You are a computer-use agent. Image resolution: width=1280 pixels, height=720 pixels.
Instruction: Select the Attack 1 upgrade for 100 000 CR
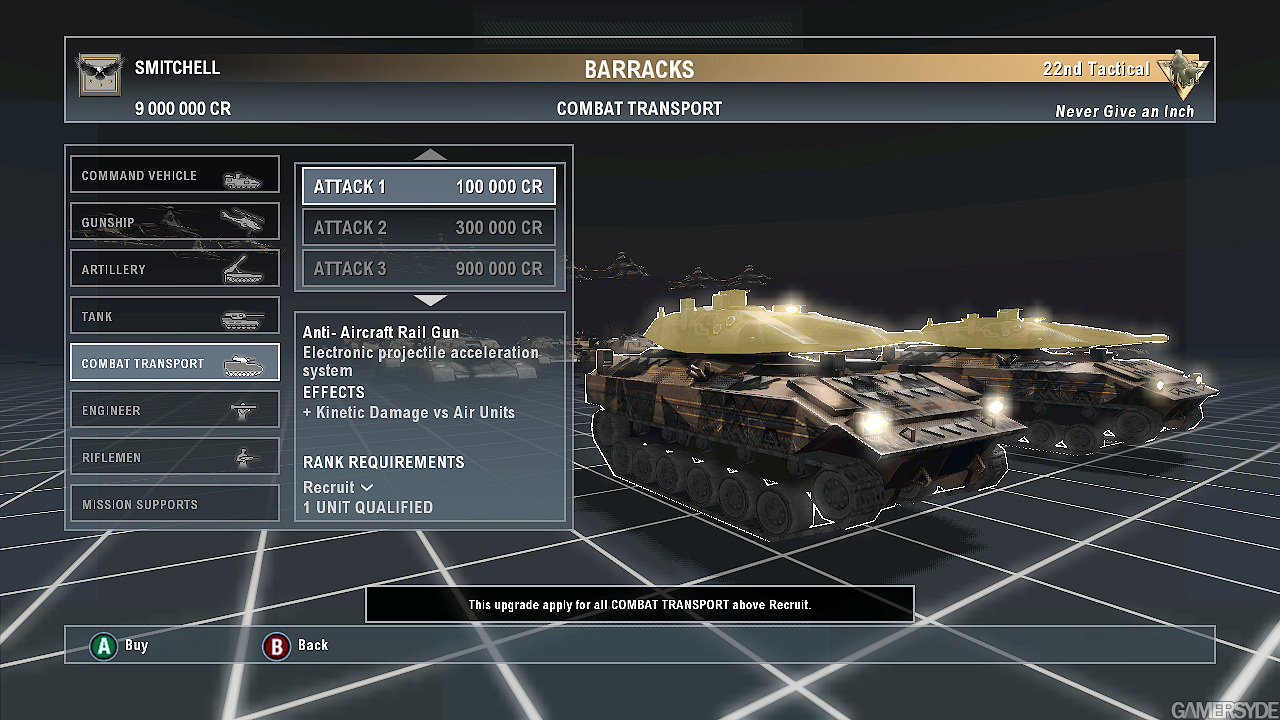(x=429, y=187)
